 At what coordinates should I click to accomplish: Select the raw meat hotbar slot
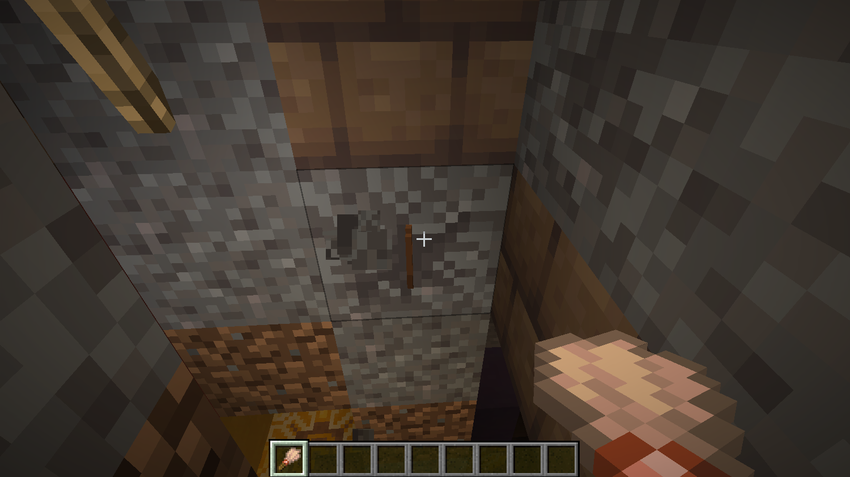point(289,459)
